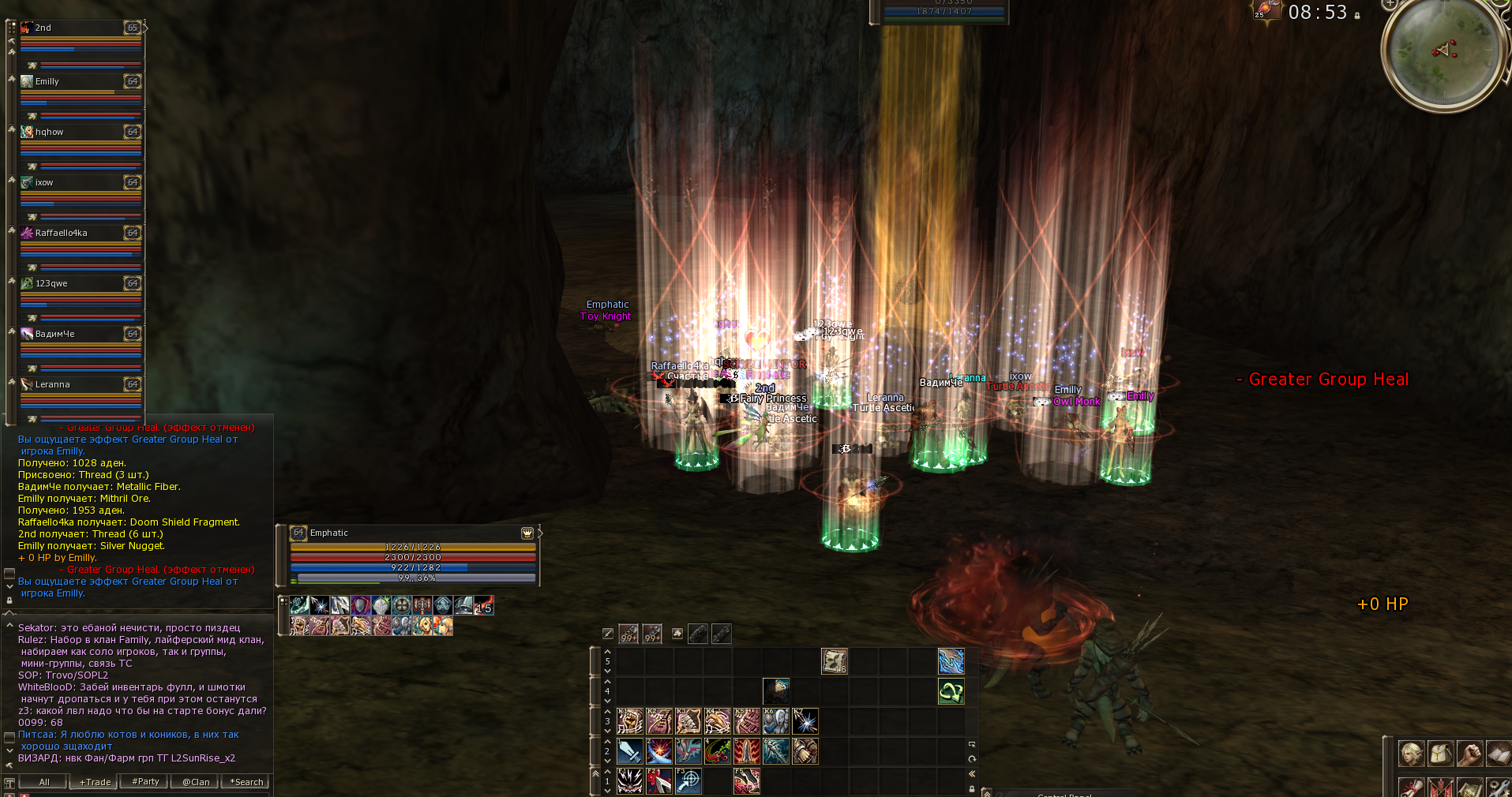Activate the K7 sparkling arrow skill

[x=805, y=721]
